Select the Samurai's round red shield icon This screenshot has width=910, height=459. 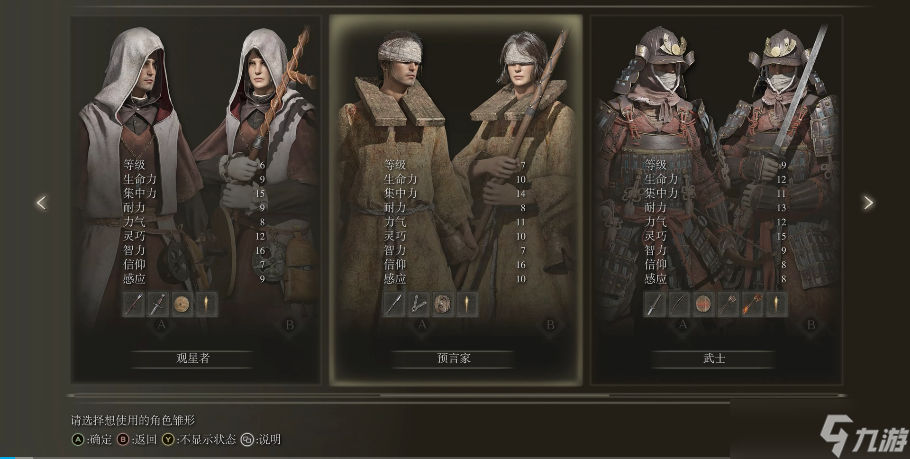tap(703, 305)
